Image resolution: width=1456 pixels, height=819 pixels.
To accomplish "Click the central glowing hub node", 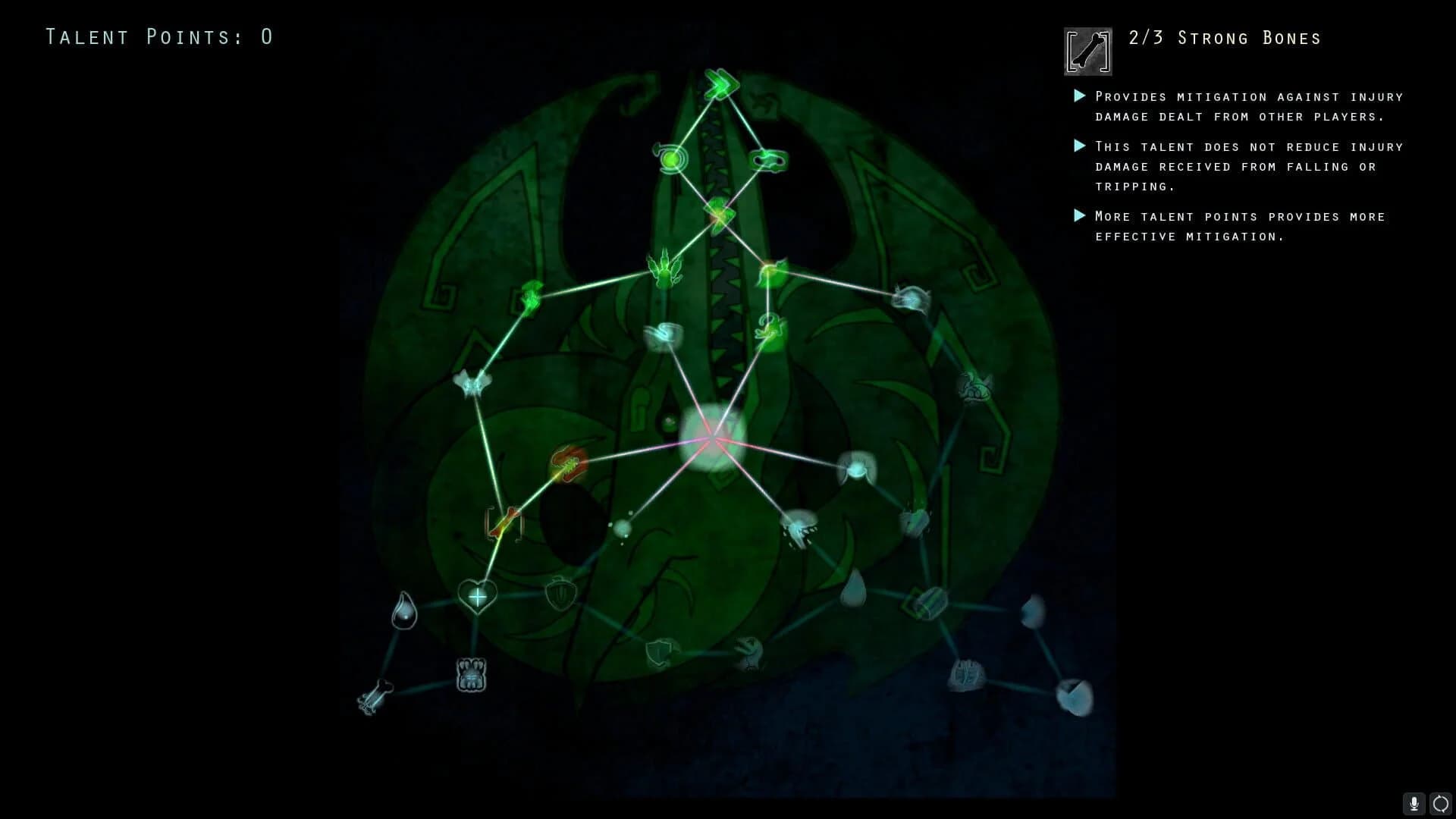I will pyautogui.click(x=711, y=438).
